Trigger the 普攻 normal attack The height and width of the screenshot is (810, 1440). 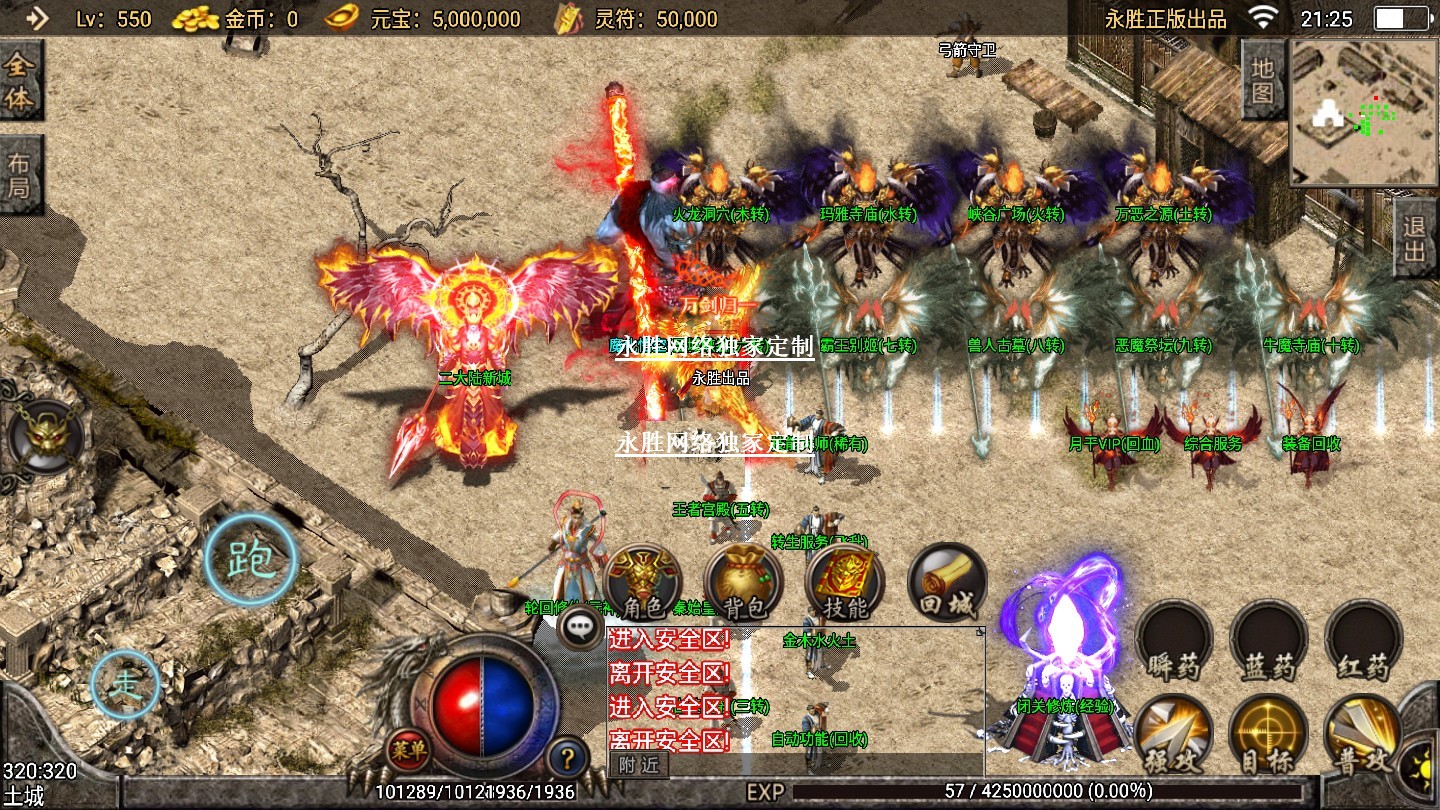point(1363,737)
